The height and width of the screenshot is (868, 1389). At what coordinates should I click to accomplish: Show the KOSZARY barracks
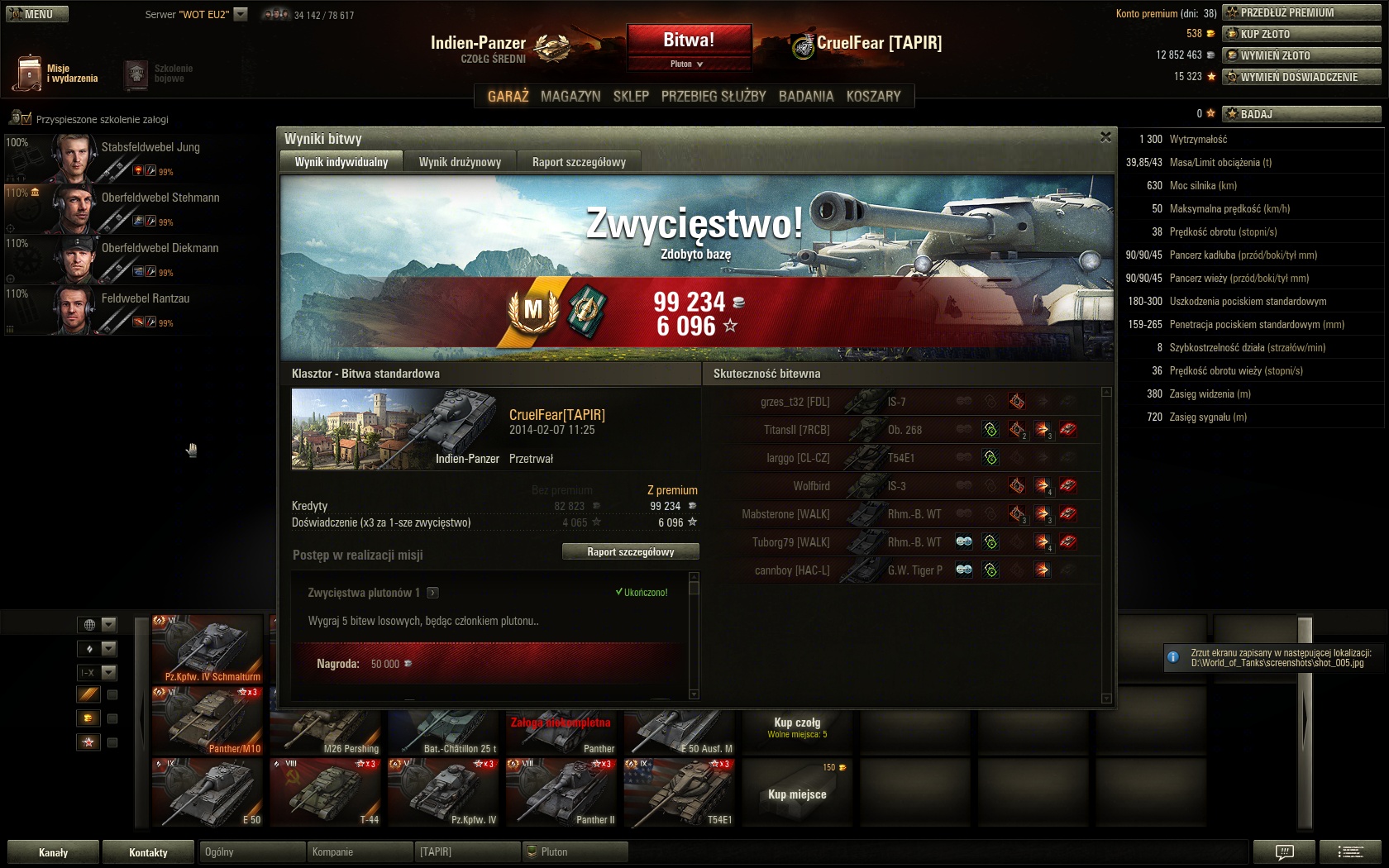click(873, 97)
